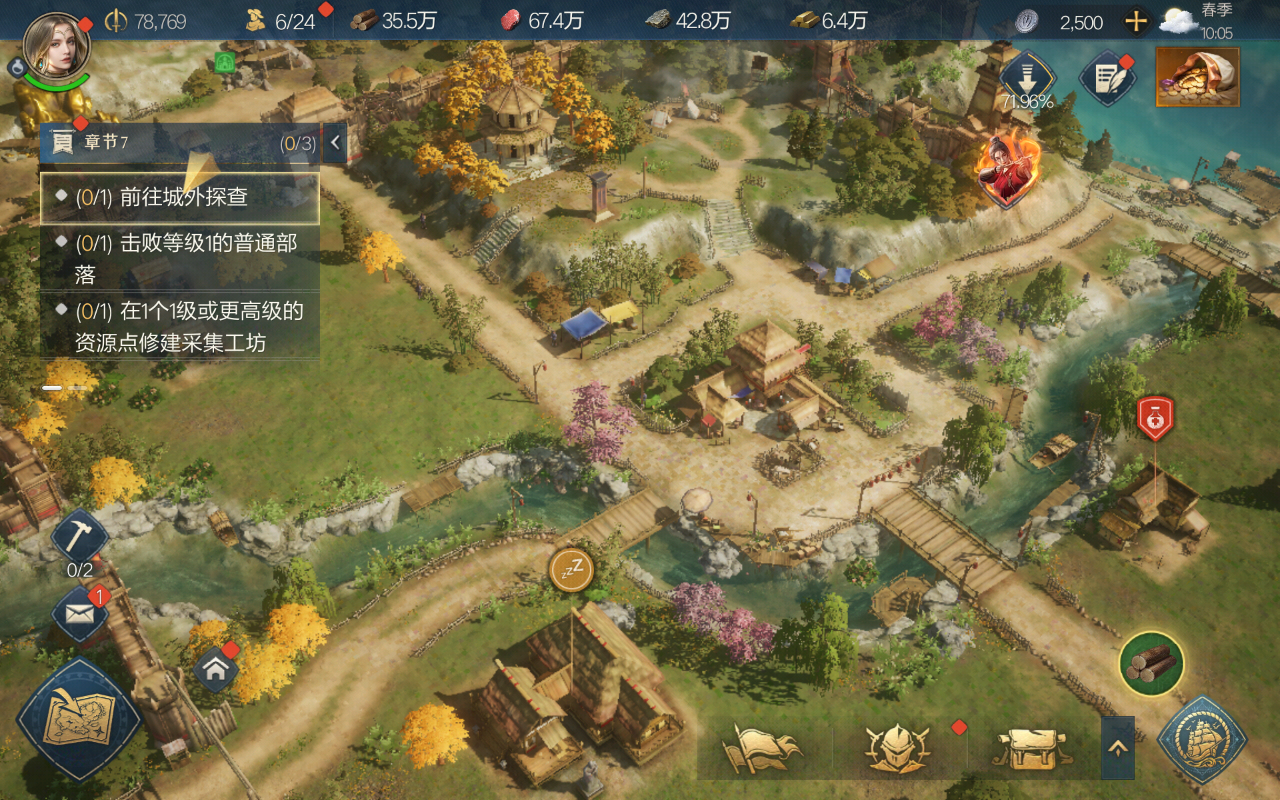Collapse the chapter 7 quest panel

pyautogui.click(x=335, y=143)
